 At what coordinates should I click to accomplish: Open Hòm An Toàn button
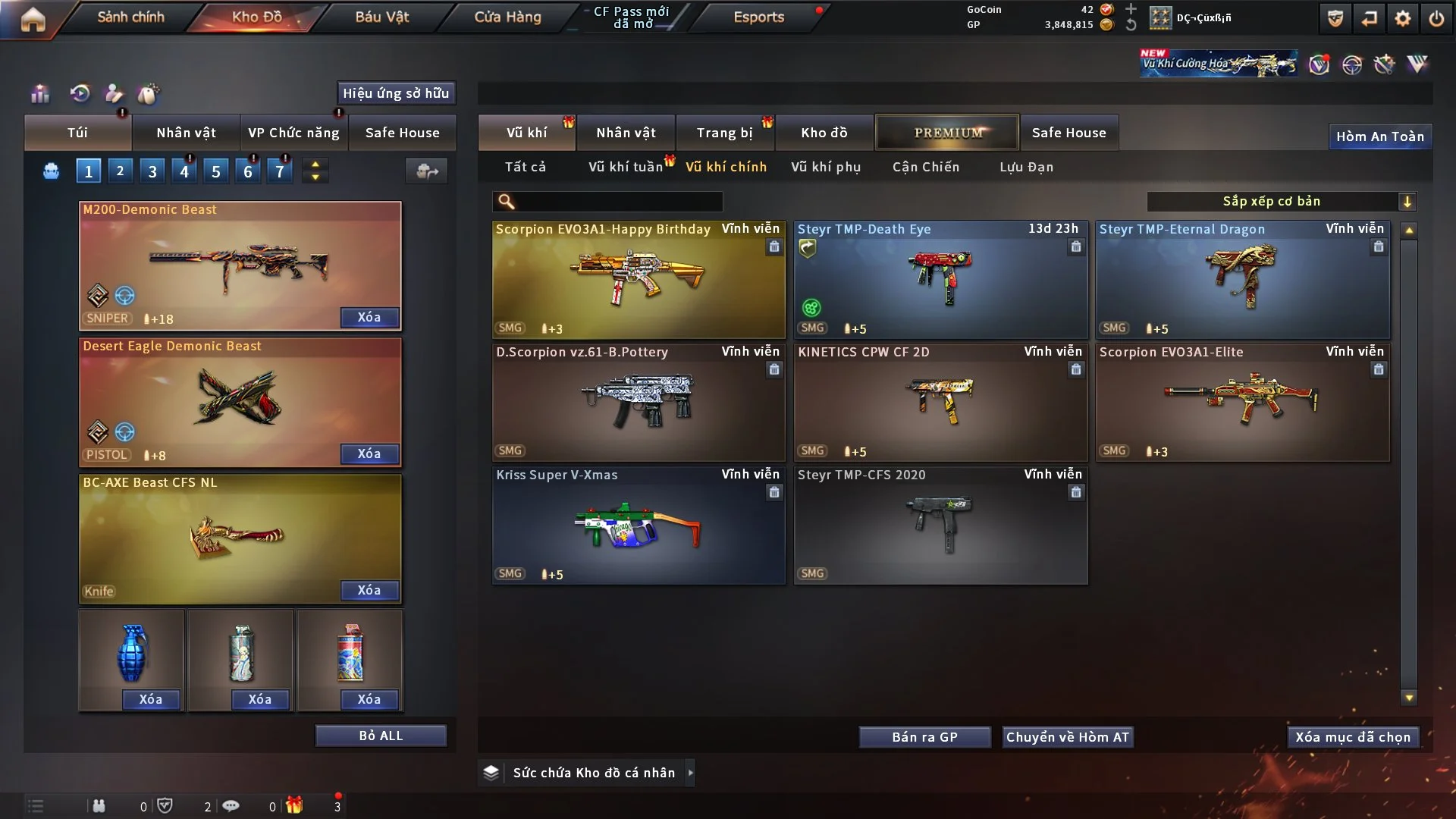coord(1379,136)
